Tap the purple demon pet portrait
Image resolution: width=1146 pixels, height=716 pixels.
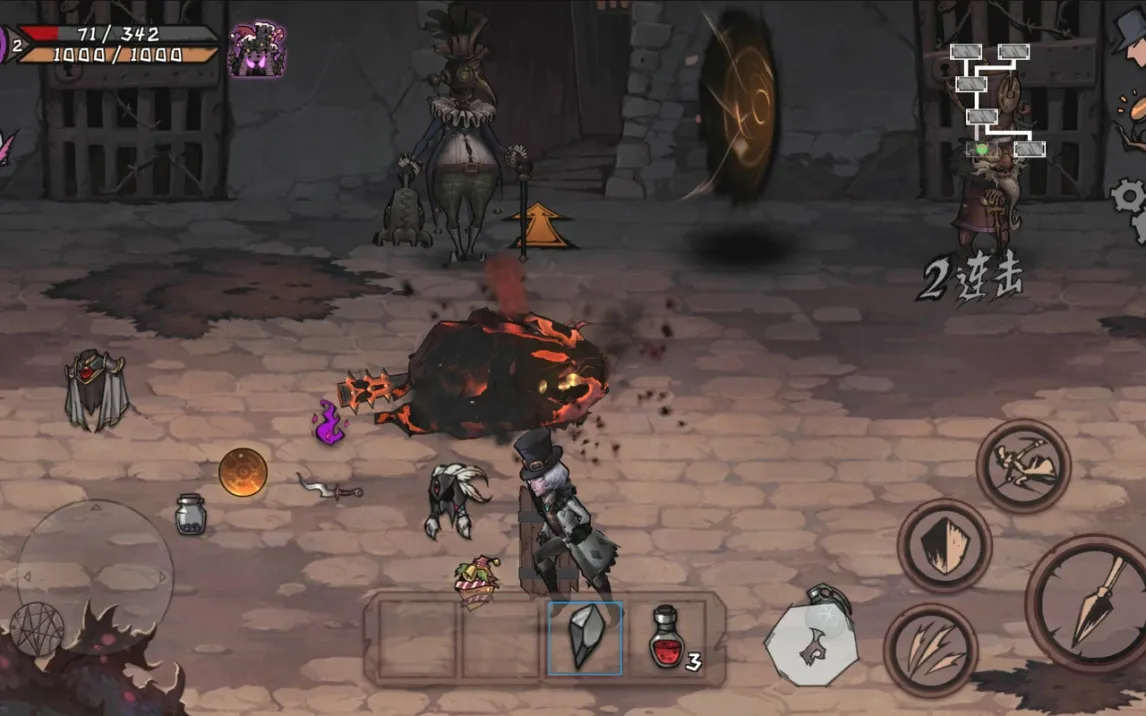click(257, 48)
